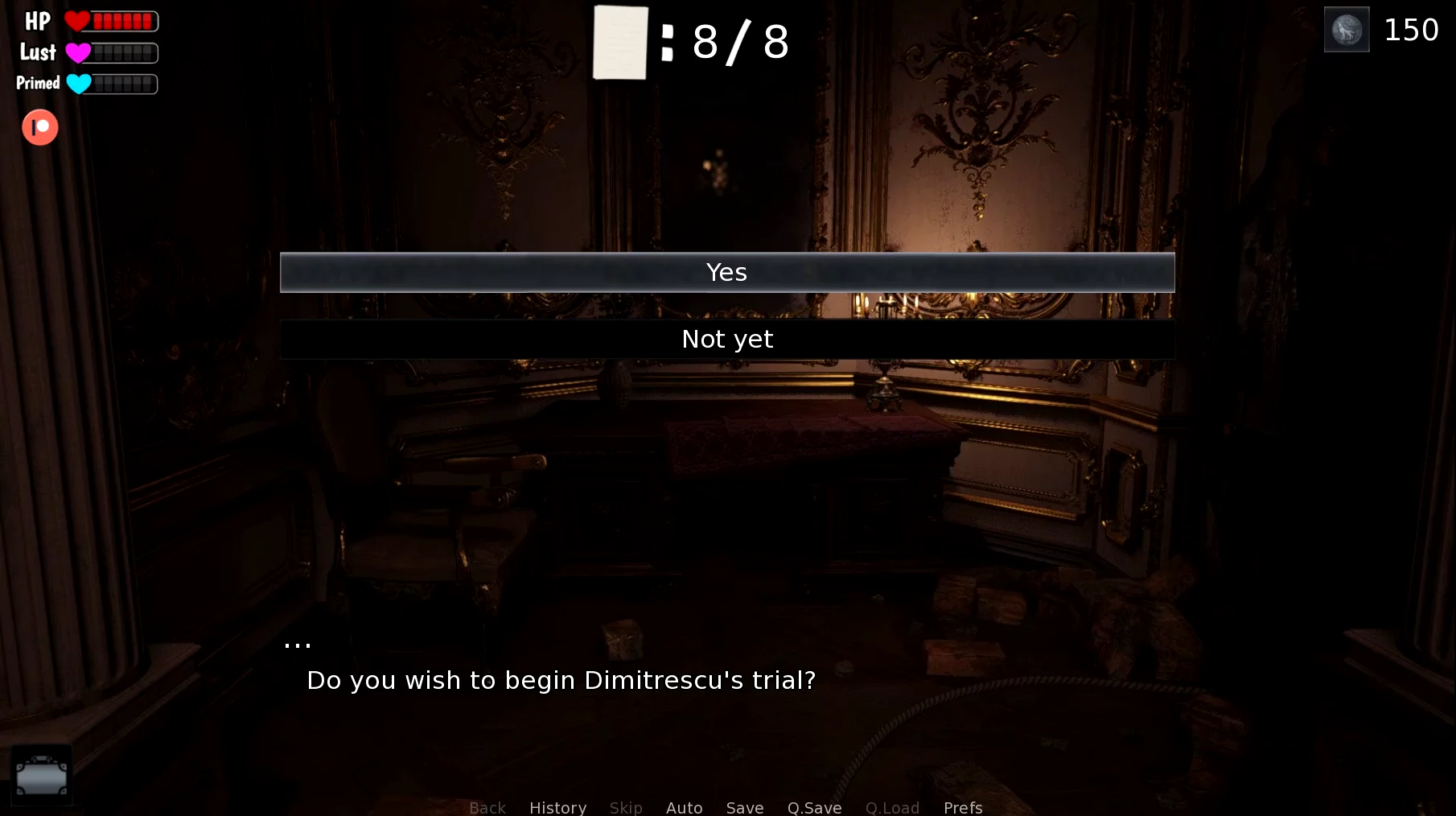The image size is (1456, 816).
Task: Click the silver coin currency icon
Action: pyautogui.click(x=1347, y=30)
